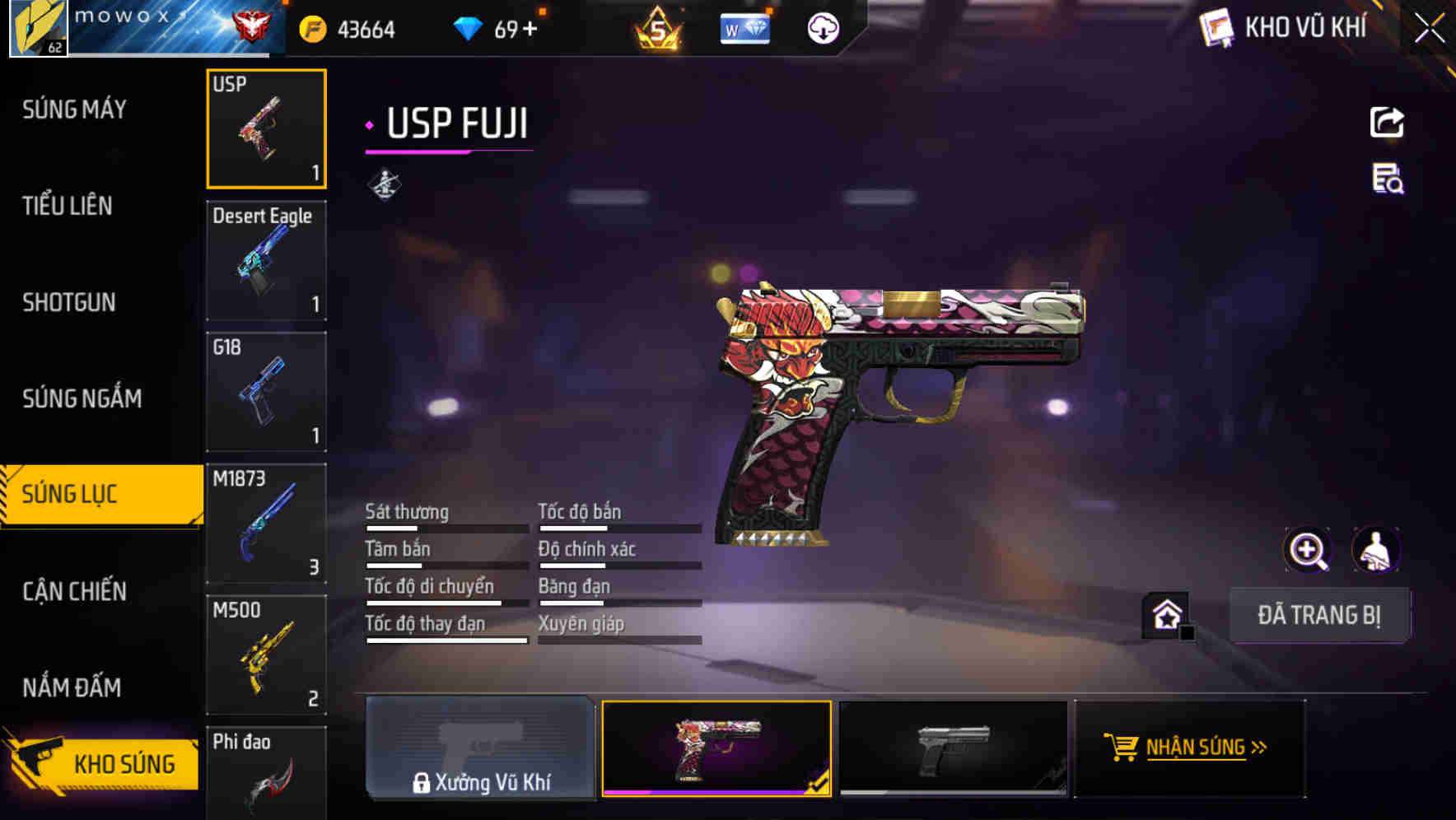This screenshot has height=820, width=1456.
Task: Open the level 5 badge icon in top bar
Action: (x=656, y=28)
